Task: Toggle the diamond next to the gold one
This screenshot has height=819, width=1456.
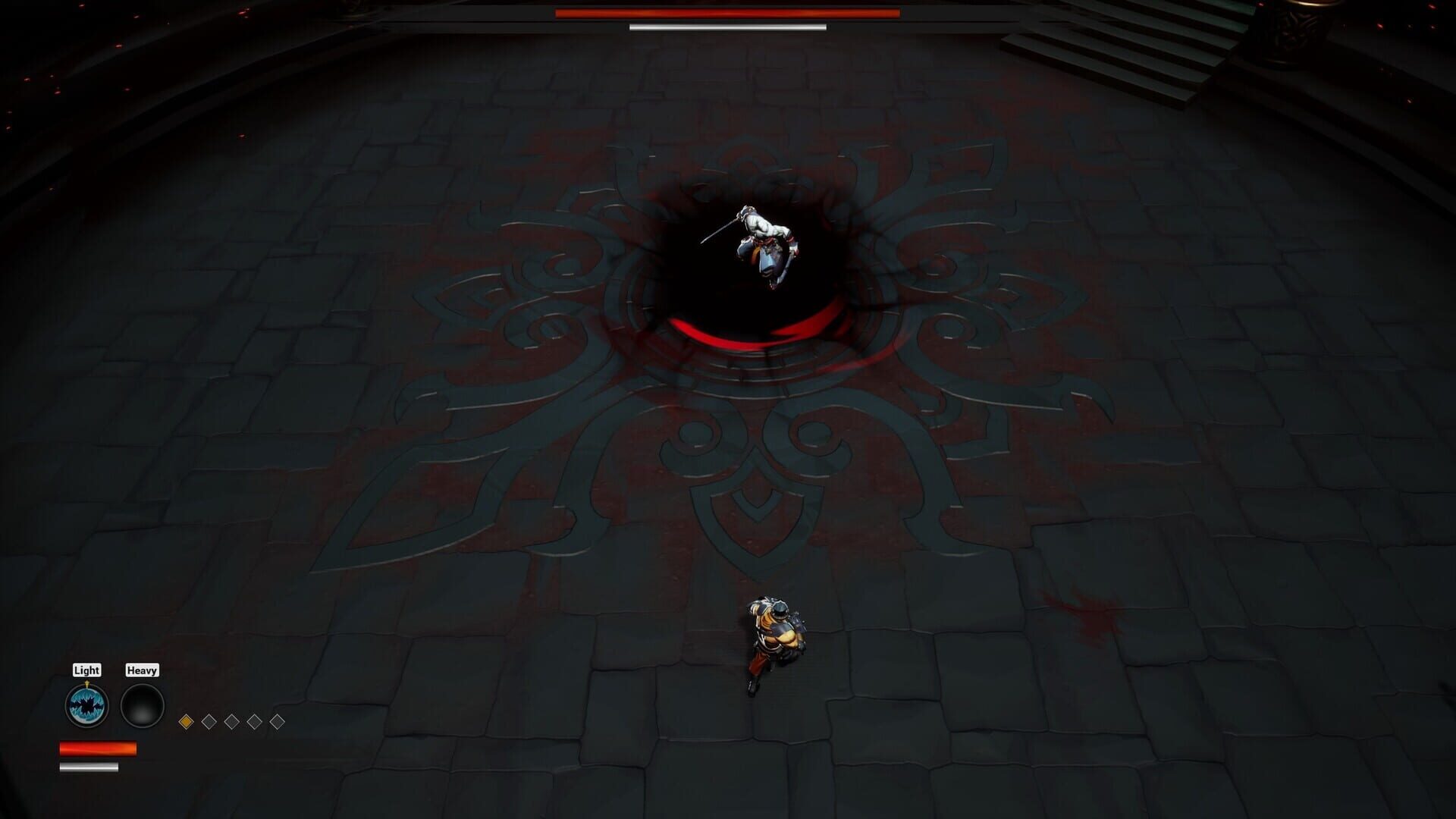Action: click(207, 722)
